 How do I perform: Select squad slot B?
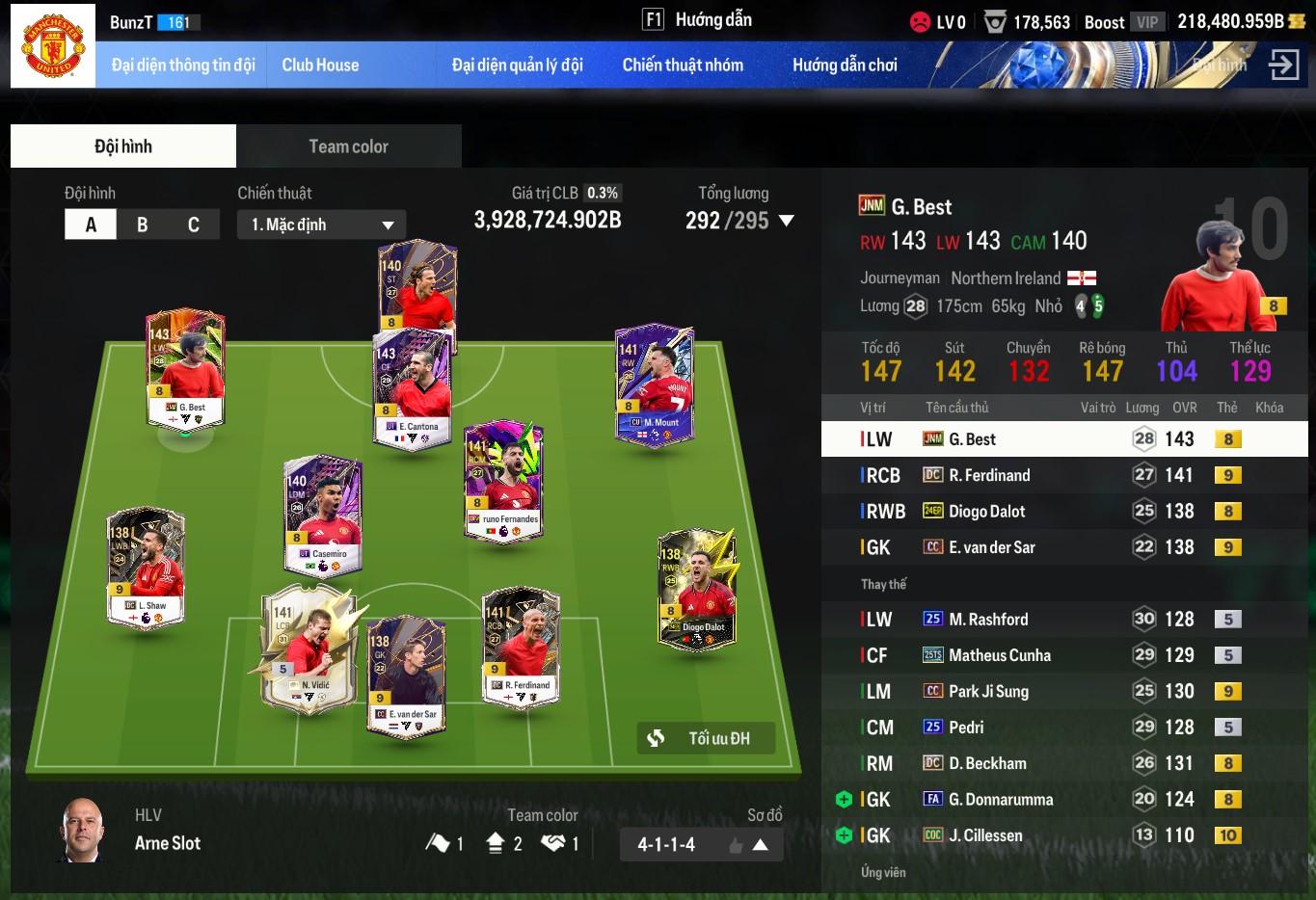[x=142, y=225]
